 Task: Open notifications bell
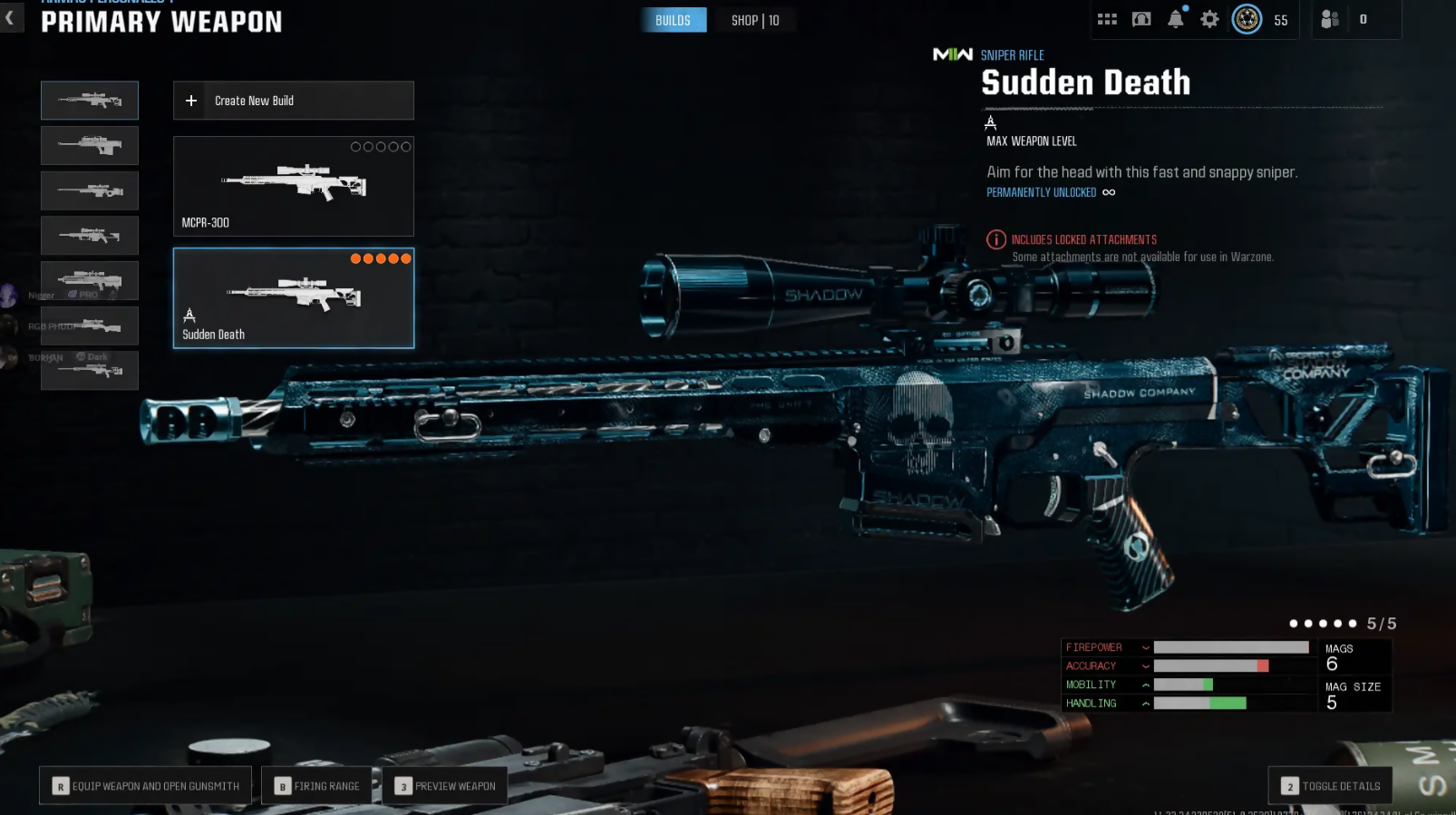(1176, 19)
